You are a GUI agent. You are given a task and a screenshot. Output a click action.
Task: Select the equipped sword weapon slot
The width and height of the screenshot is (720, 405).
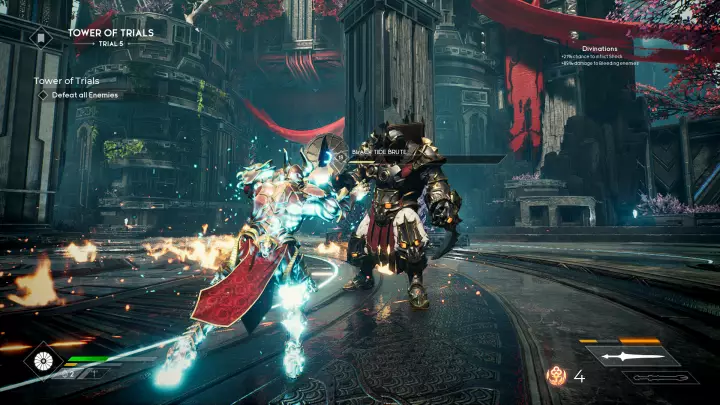[632, 356]
